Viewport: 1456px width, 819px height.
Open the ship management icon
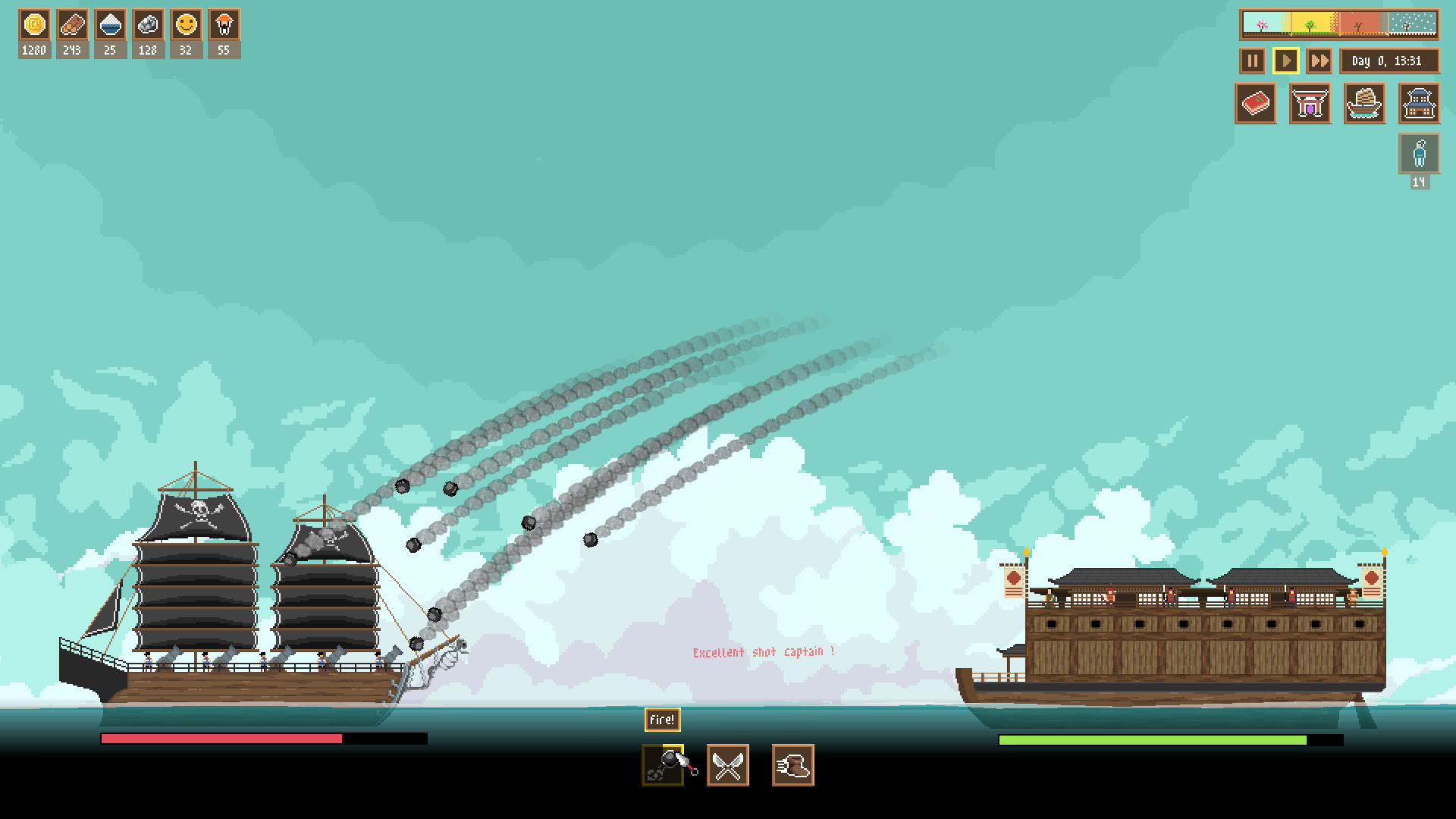pyautogui.click(x=1364, y=104)
